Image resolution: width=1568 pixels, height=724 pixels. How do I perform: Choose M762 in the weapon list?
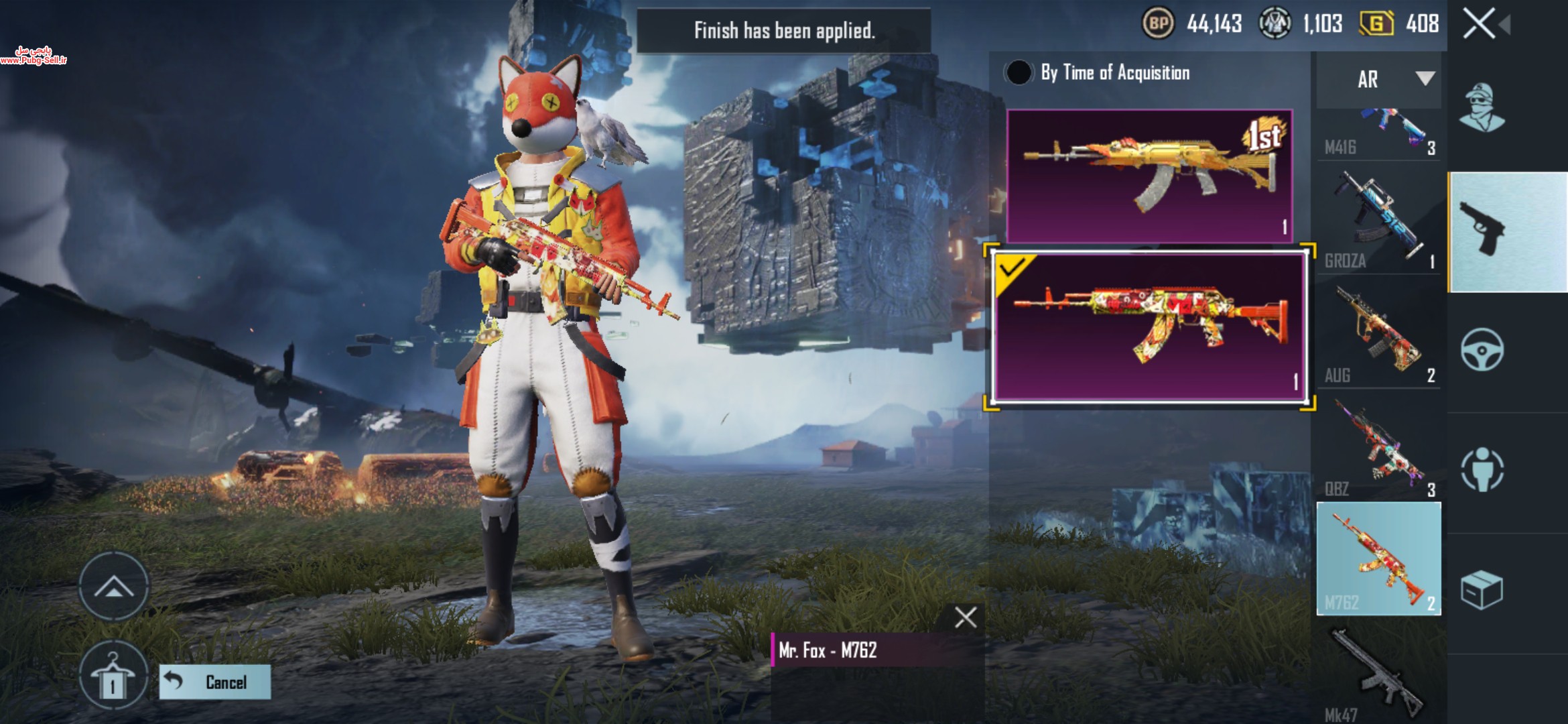click(x=1379, y=558)
